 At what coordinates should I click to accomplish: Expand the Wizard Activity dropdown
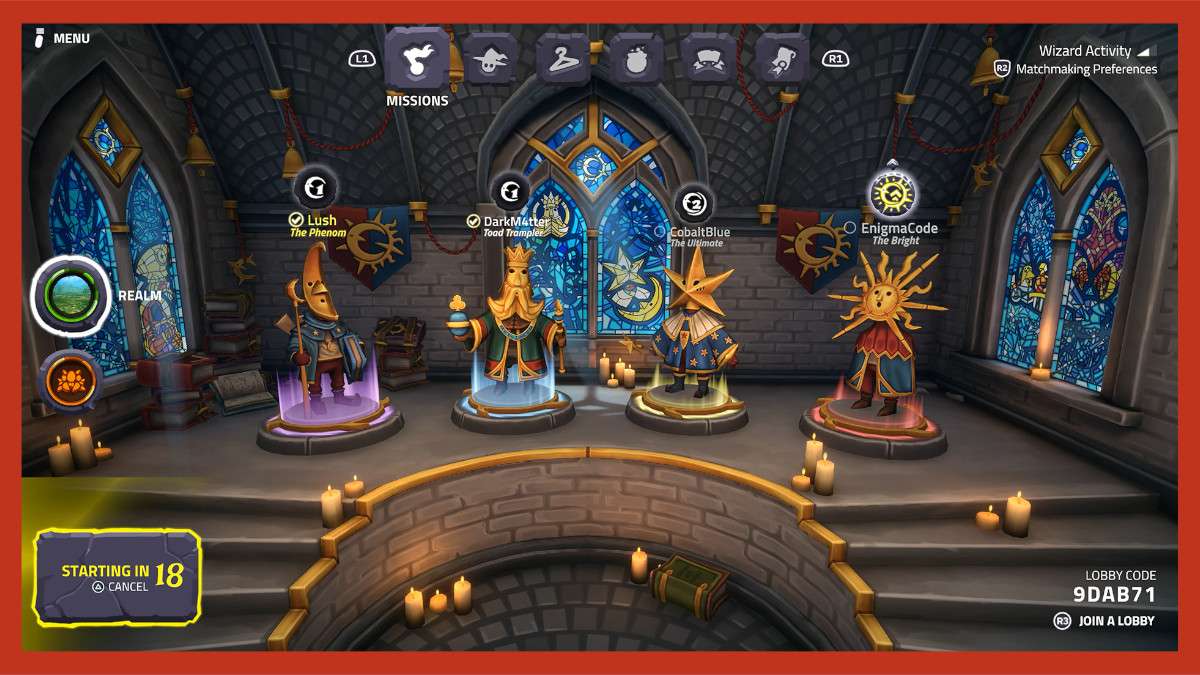click(1094, 50)
